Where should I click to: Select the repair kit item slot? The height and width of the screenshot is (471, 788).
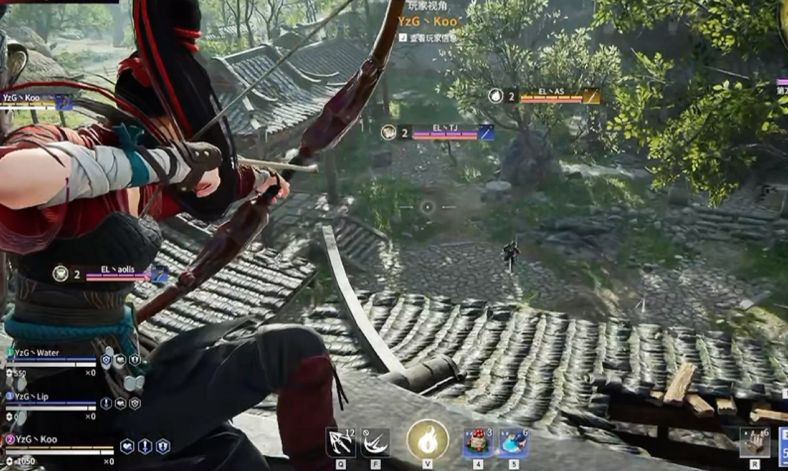[x=755, y=441]
